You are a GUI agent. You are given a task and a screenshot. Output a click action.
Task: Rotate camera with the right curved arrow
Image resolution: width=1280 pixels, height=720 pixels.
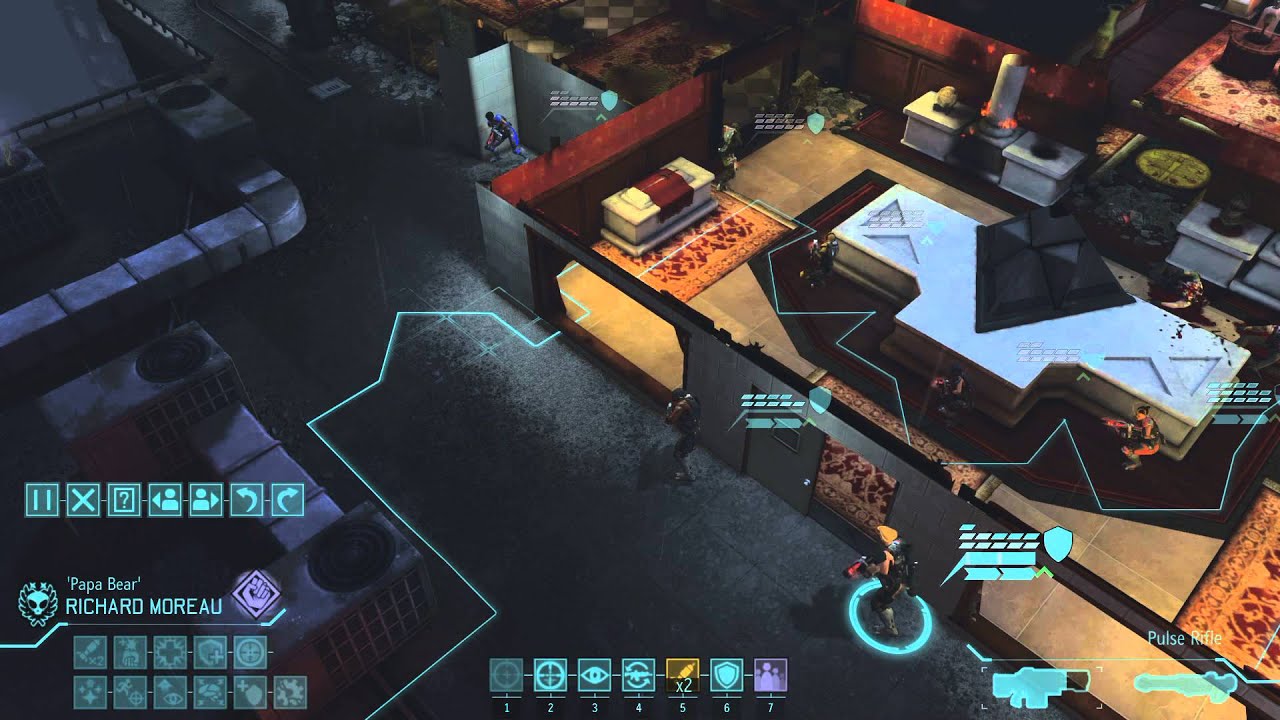tap(287, 499)
